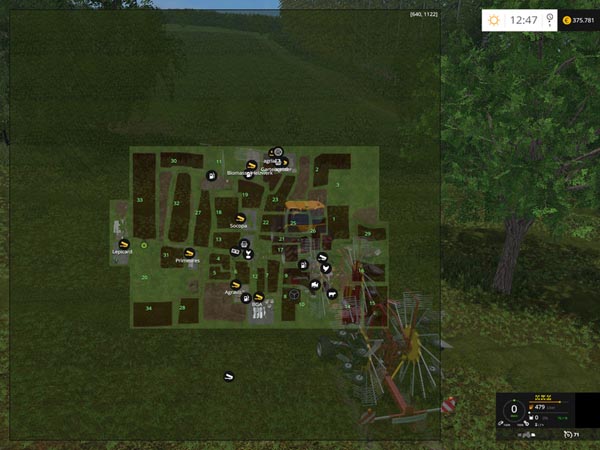Click the lone marker south of the farmland
Screen dimensions: 600x450
point(228,377)
